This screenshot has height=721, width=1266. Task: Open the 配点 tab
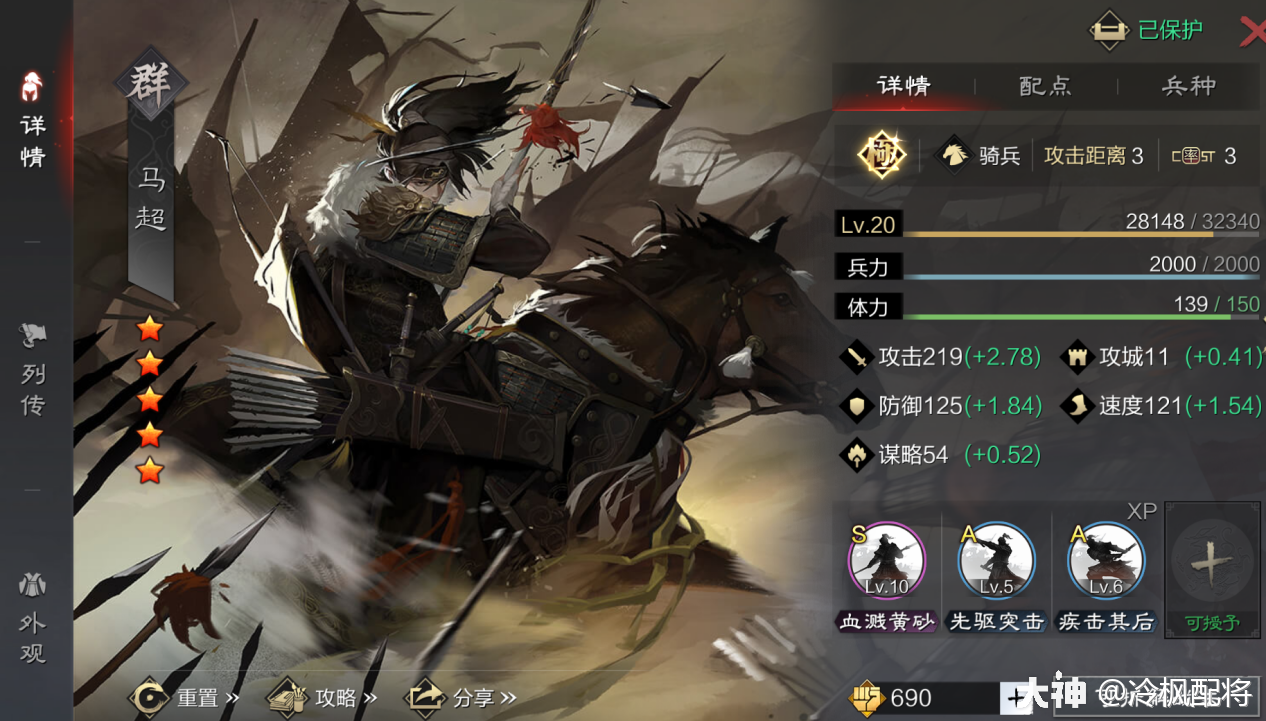pos(1045,86)
